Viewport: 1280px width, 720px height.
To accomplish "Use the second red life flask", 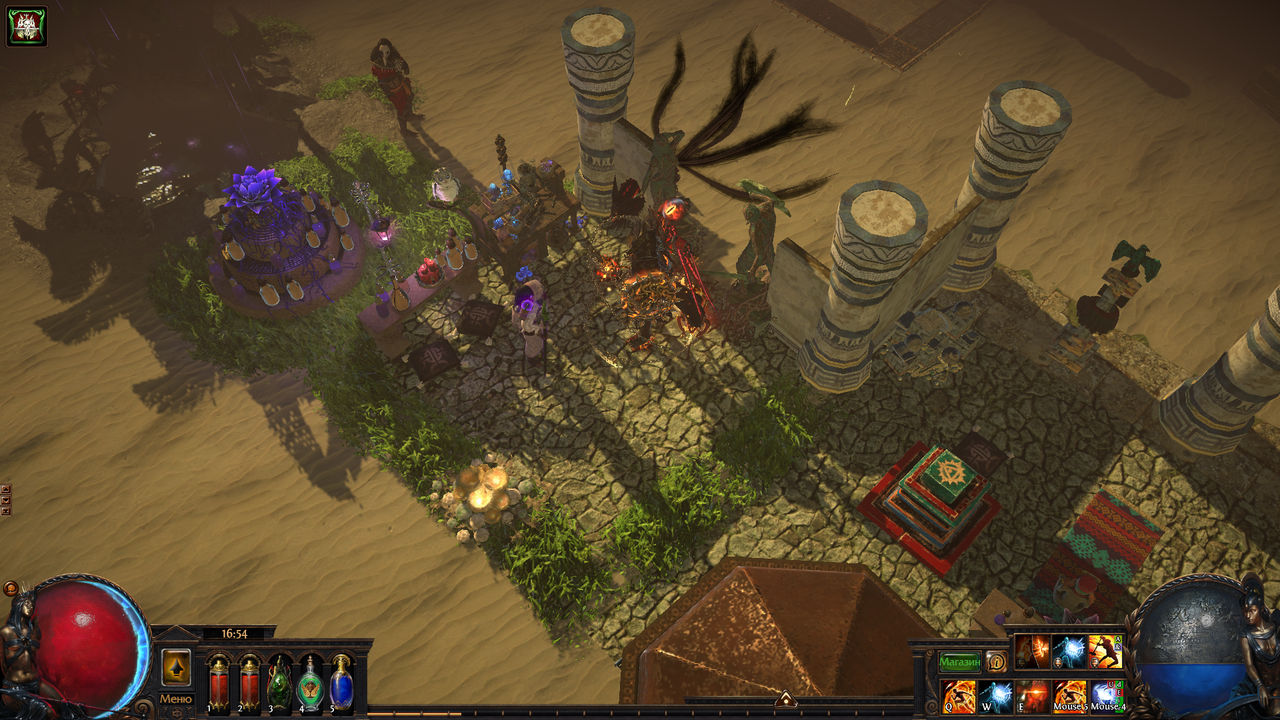I will click(249, 685).
